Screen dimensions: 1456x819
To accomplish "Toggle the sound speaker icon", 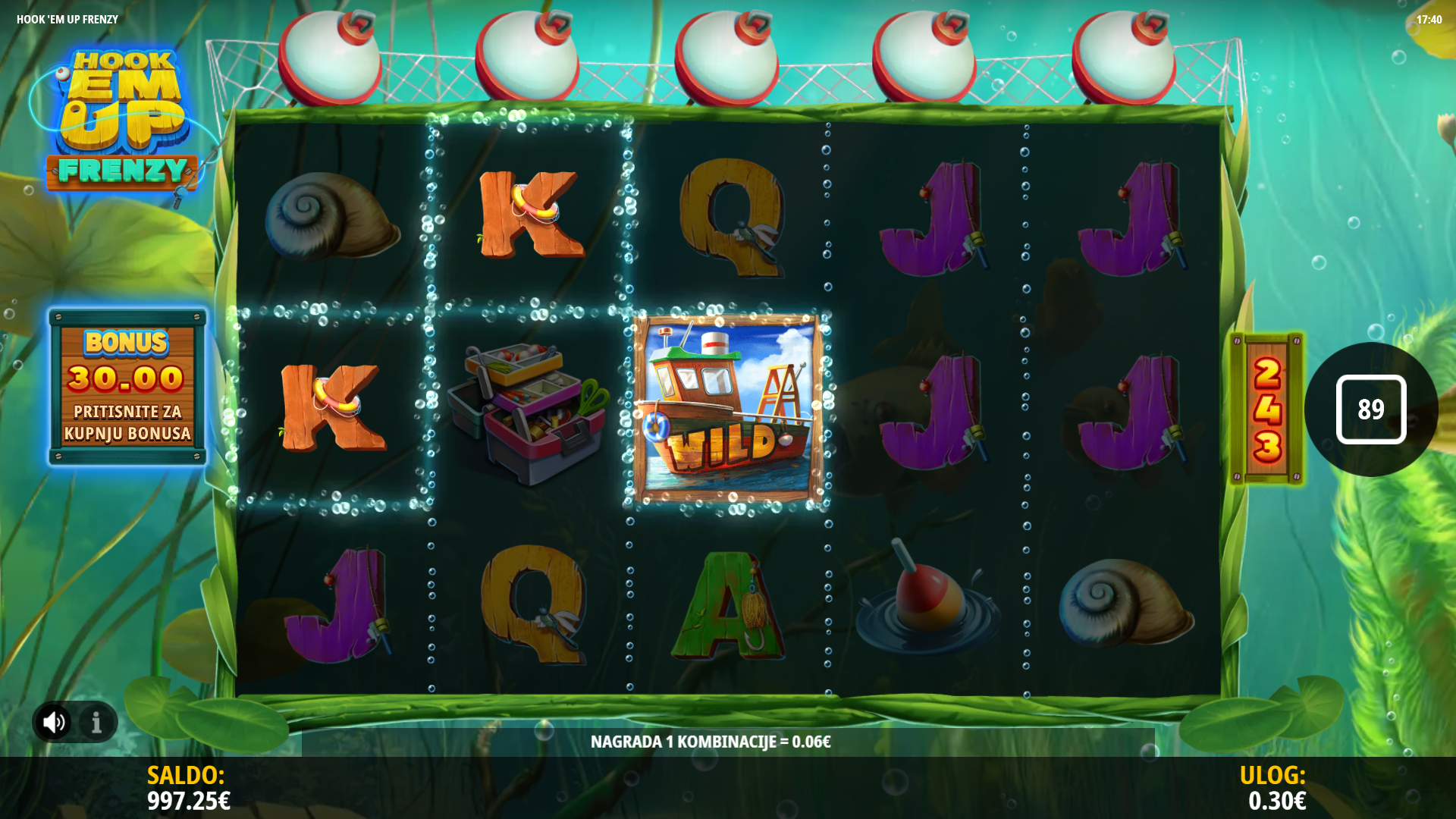I will (x=54, y=722).
